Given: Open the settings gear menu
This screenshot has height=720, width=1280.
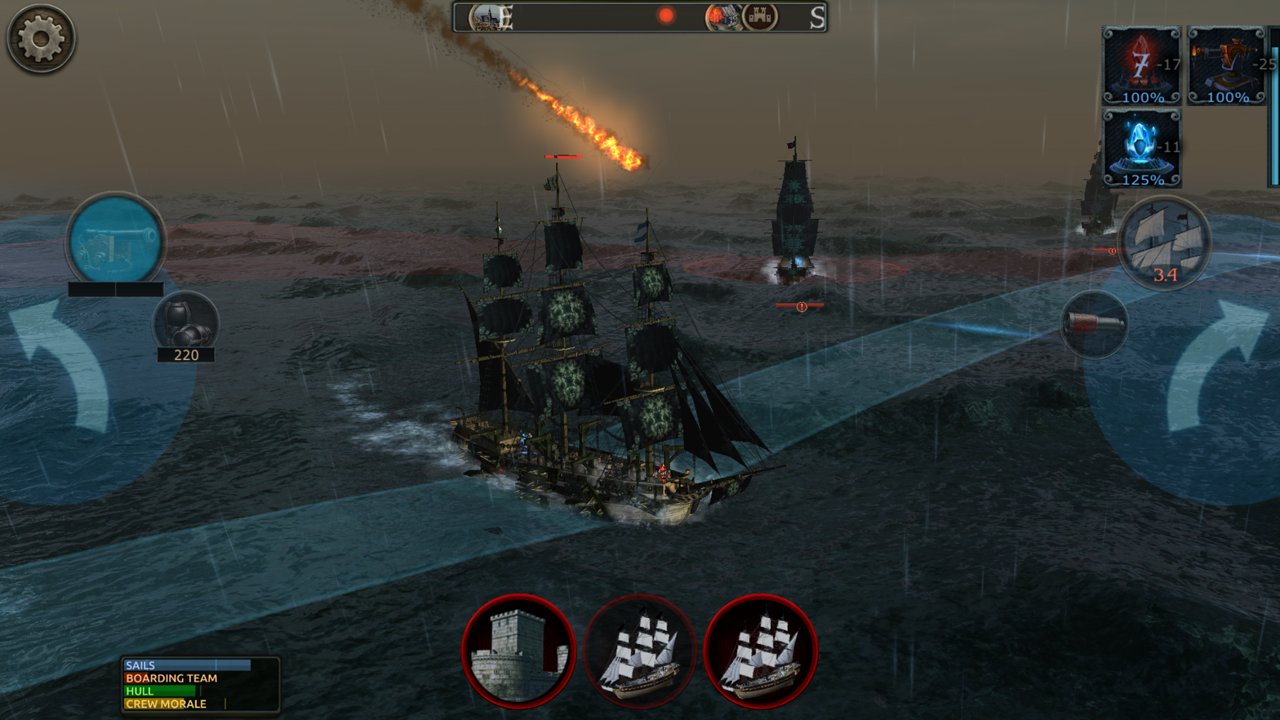Looking at the screenshot, I should pos(40,38).
